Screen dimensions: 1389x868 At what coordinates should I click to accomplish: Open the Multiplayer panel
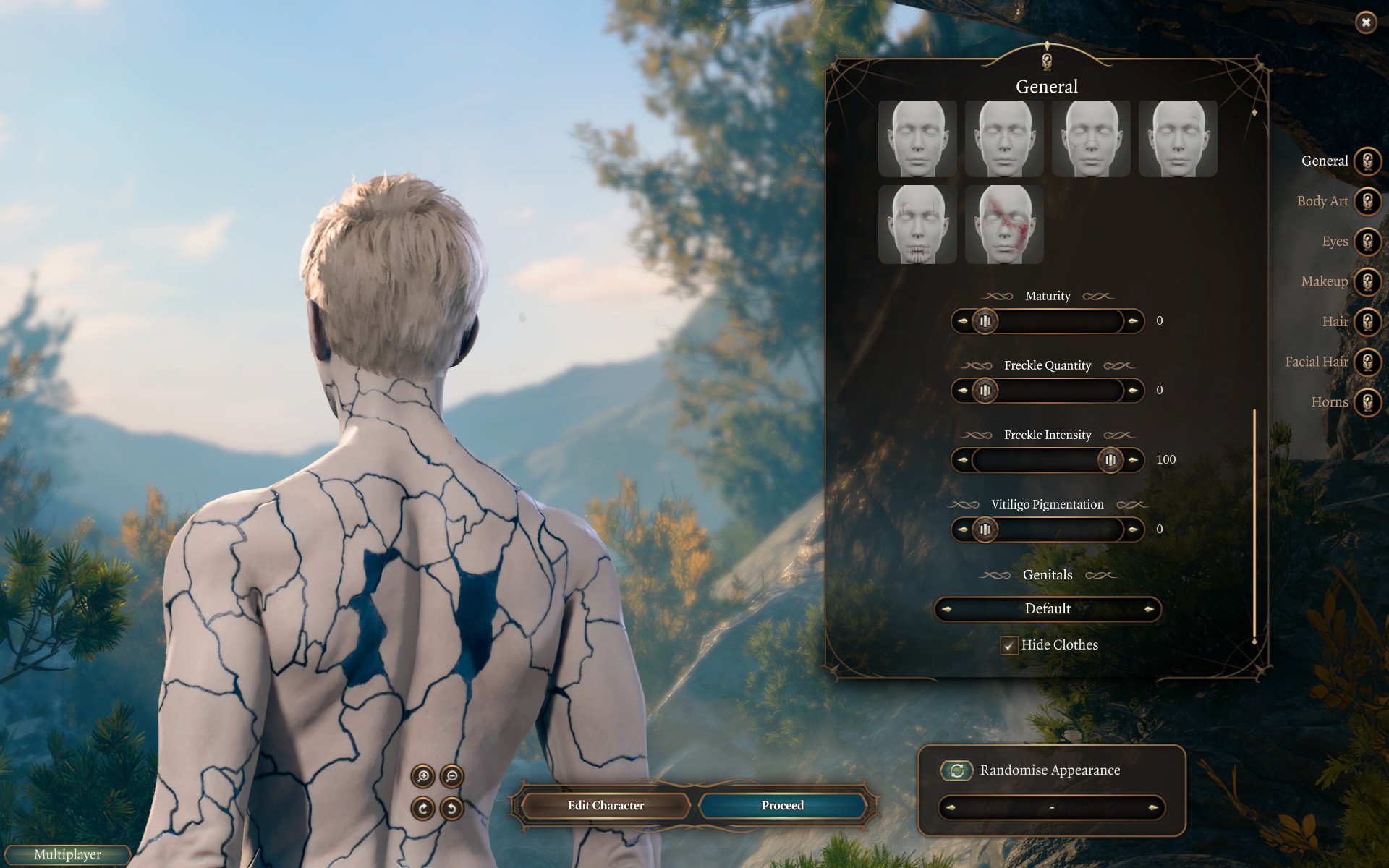[x=67, y=855]
